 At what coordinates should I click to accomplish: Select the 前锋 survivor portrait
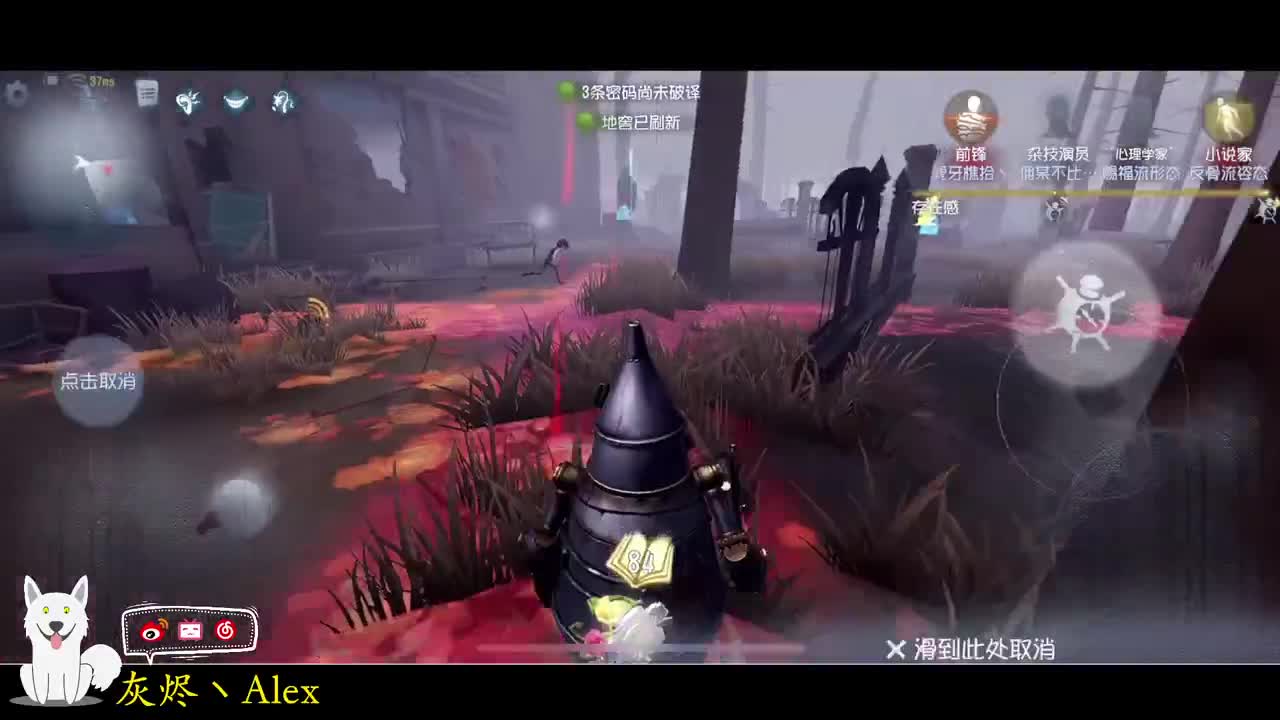click(x=970, y=115)
